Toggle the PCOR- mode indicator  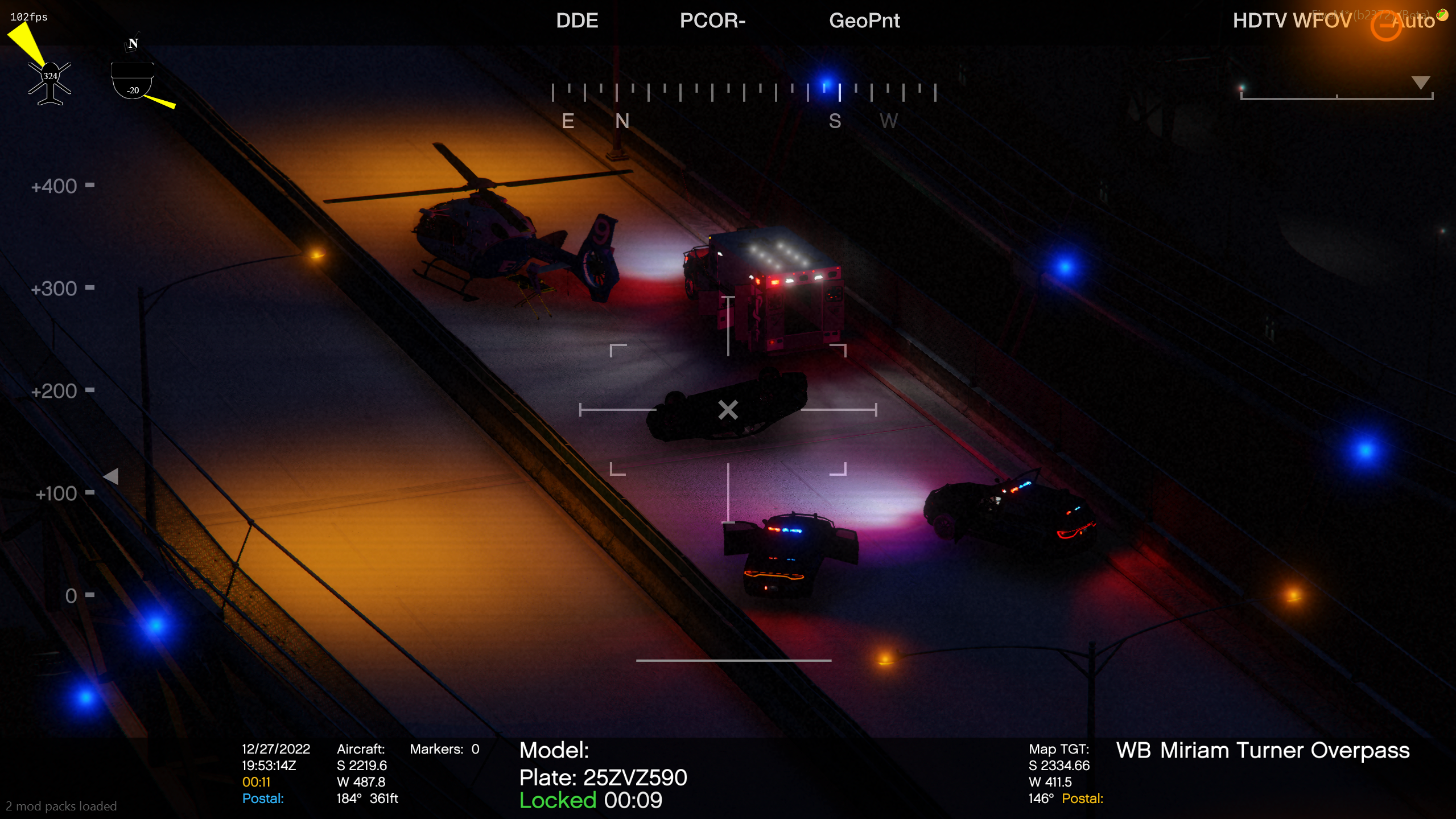pyautogui.click(x=712, y=21)
